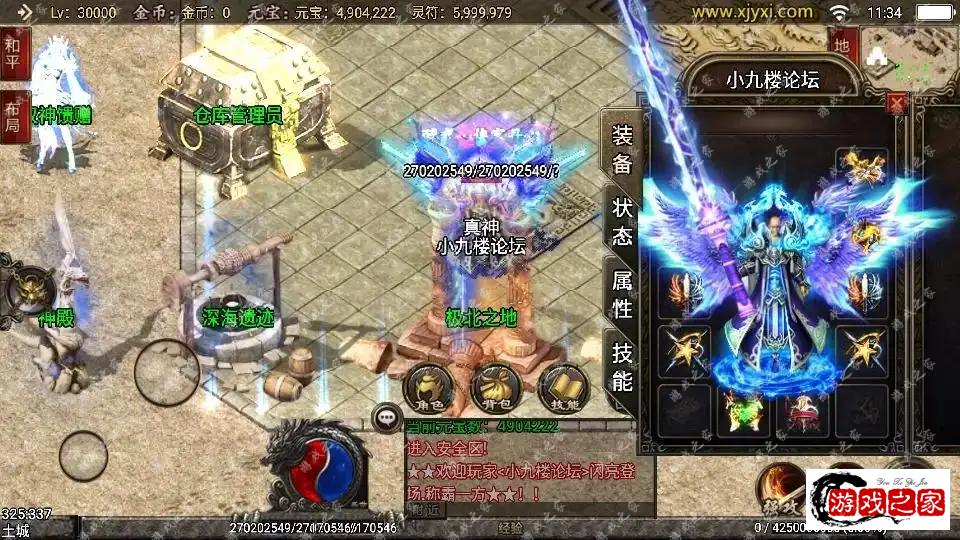The image size is (960, 540).
Task: Tap the 游戏之家 watermark logo
Action: pyautogui.click(x=877, y=498)
